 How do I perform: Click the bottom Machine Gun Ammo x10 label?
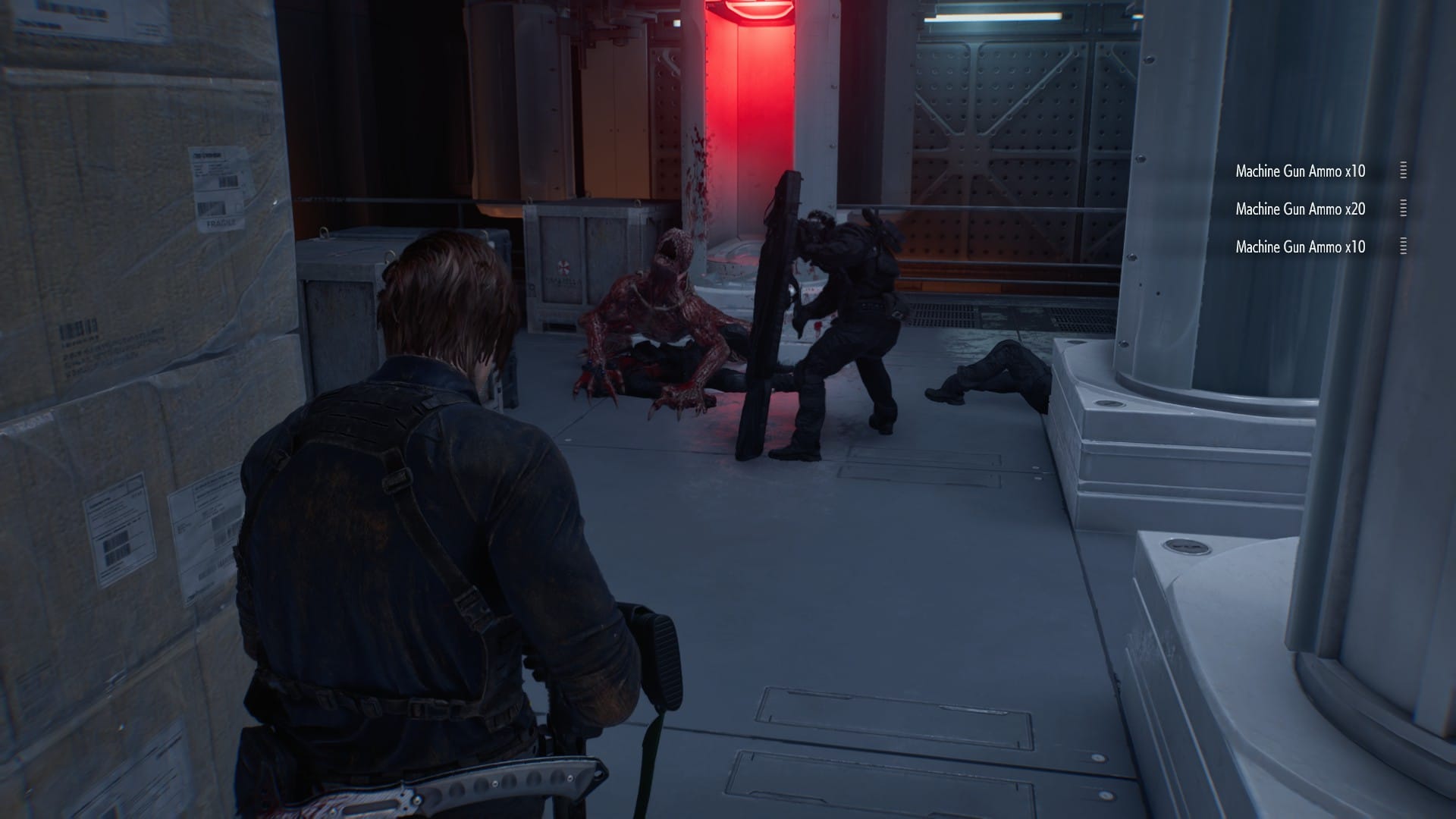(1301, 246)
